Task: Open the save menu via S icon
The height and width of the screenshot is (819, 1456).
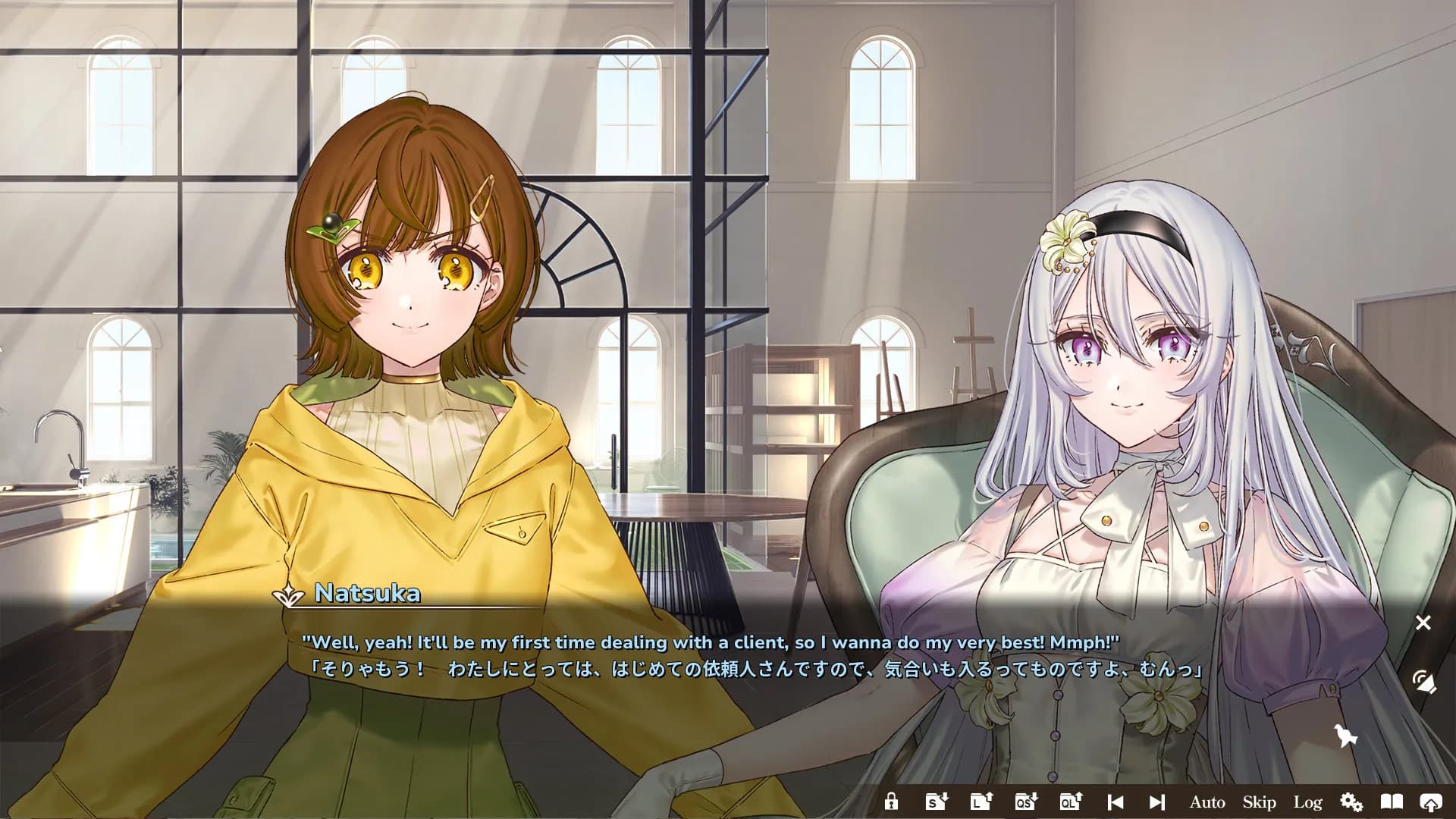Action: (936, 802)
